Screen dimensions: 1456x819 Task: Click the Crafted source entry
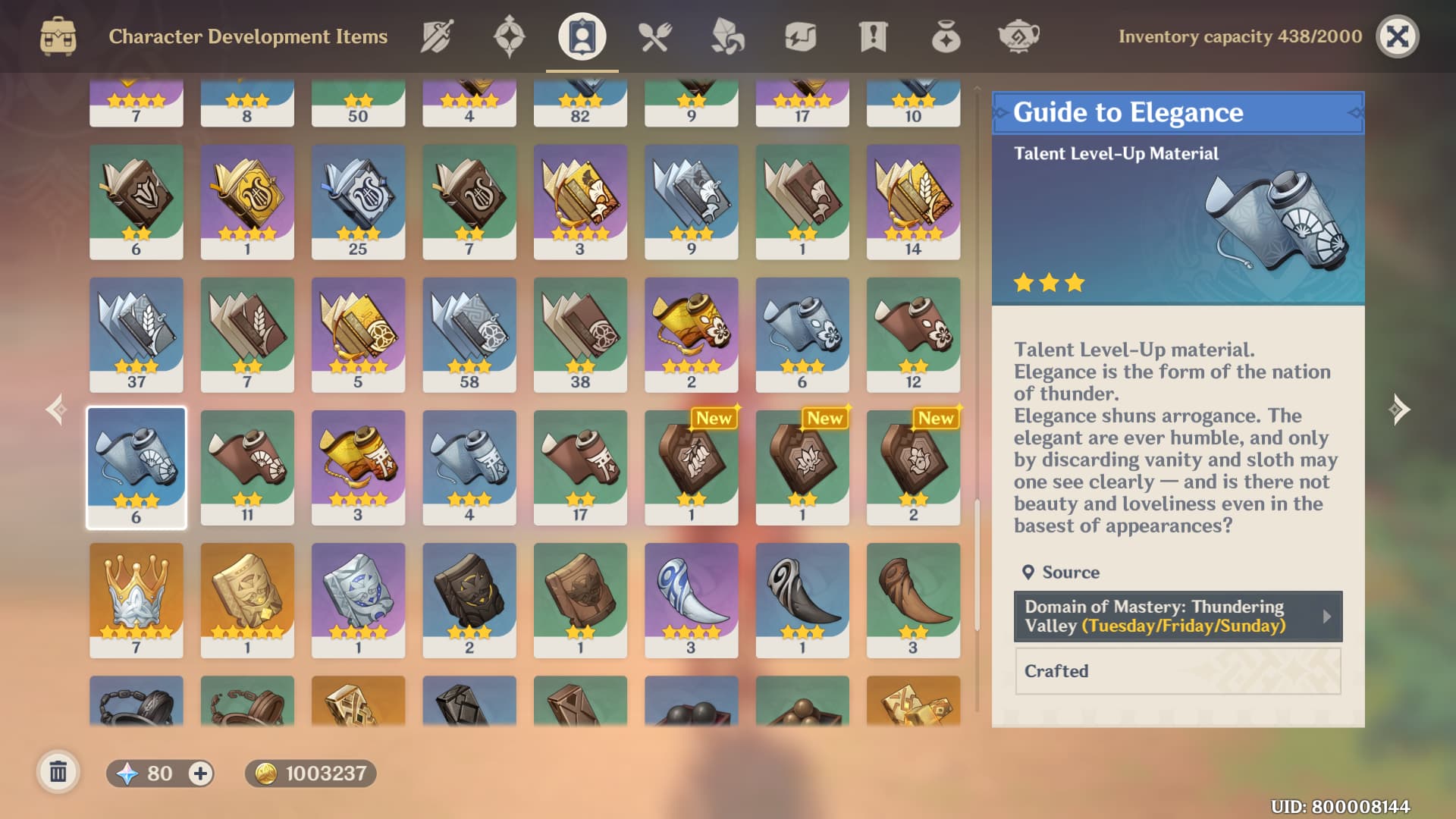1178,671
